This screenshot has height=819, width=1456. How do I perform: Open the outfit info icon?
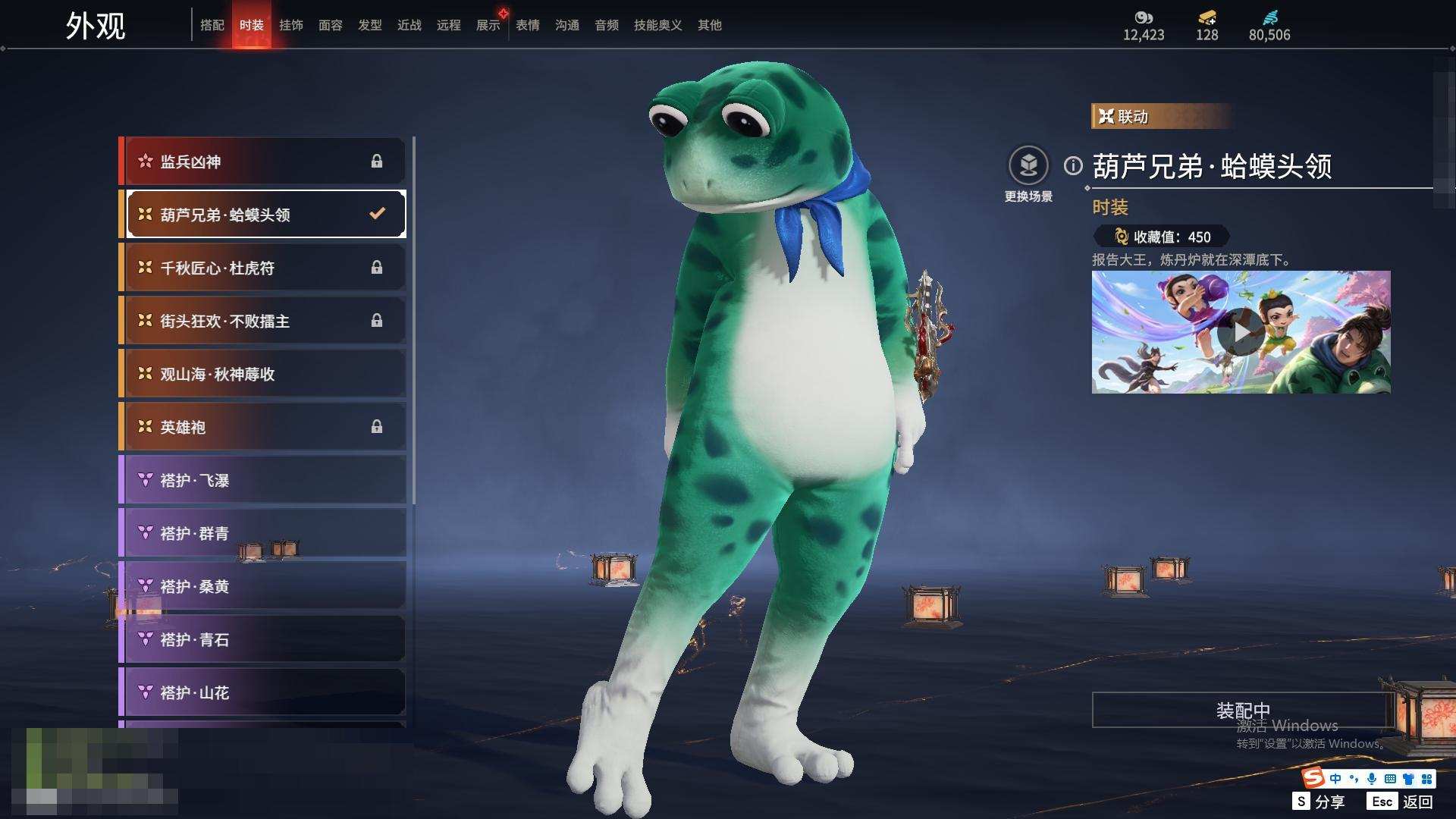pyautogui.click(x=1073, y=165)
